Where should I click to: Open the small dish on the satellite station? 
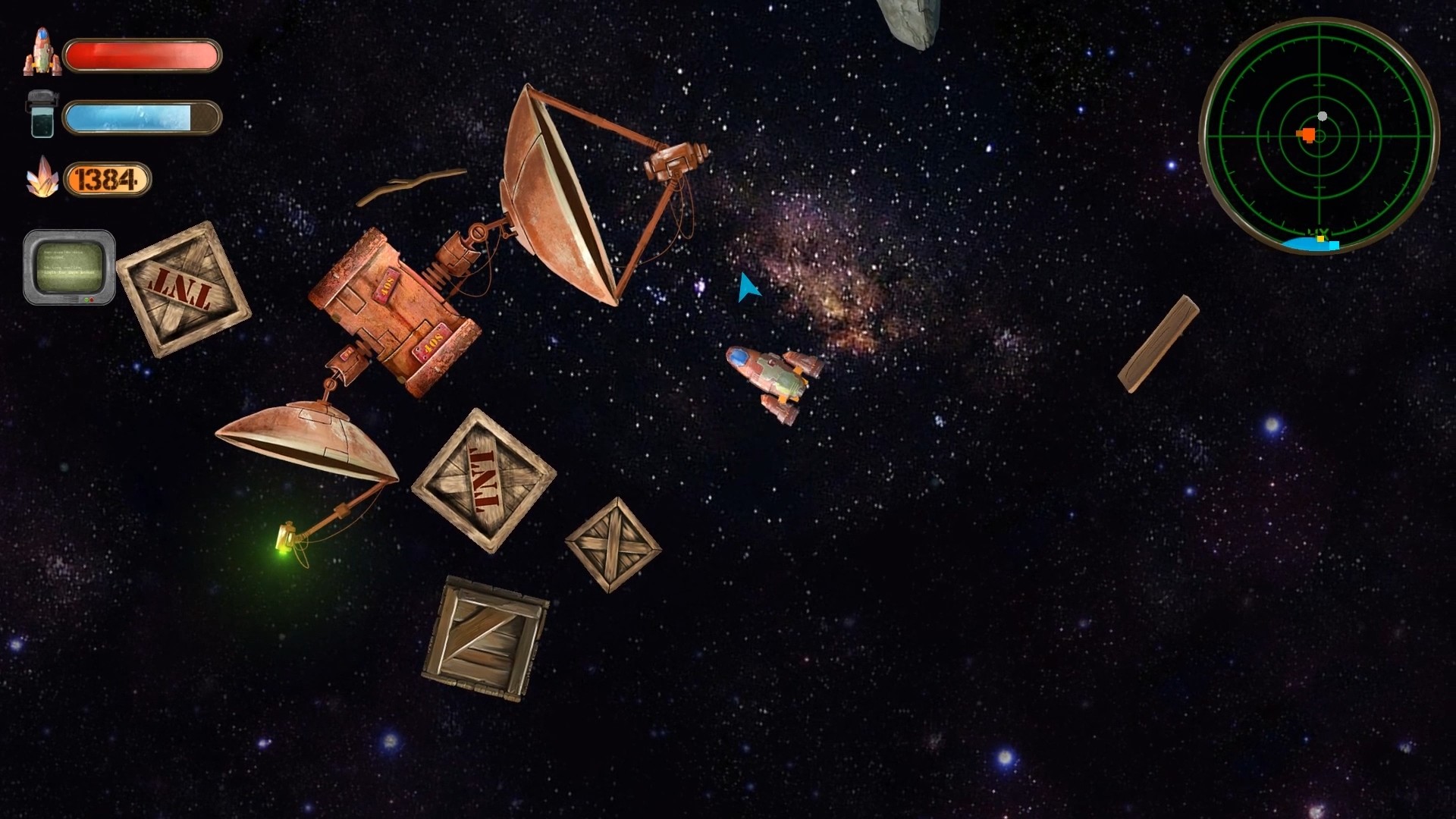(x=307, y=436)
